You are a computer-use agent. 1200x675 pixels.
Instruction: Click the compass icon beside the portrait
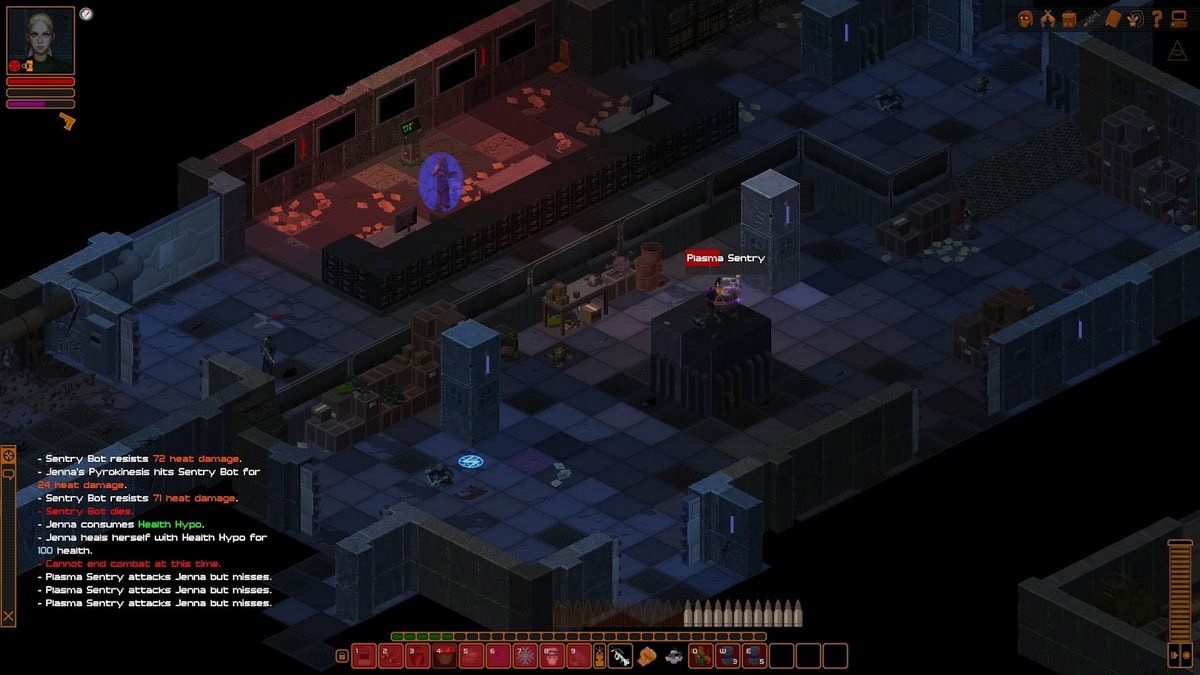coord(86,14)
